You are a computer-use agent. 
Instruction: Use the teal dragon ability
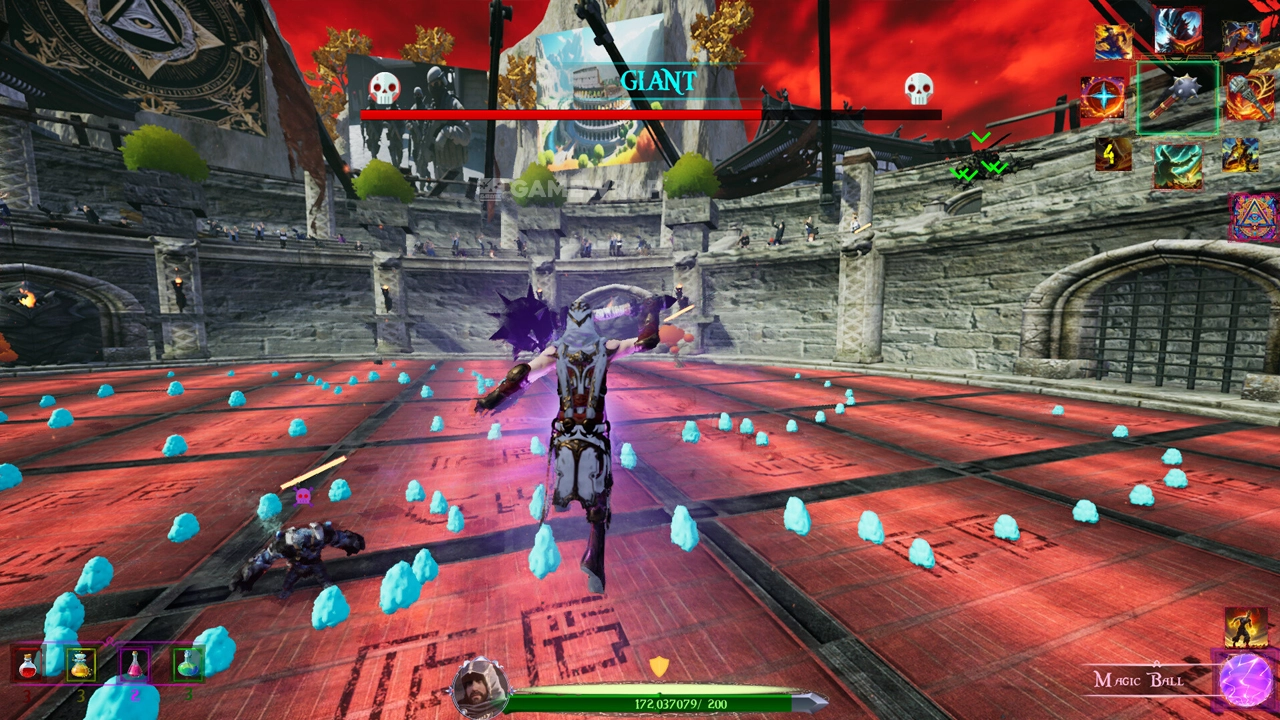(x=1177, y=165)
